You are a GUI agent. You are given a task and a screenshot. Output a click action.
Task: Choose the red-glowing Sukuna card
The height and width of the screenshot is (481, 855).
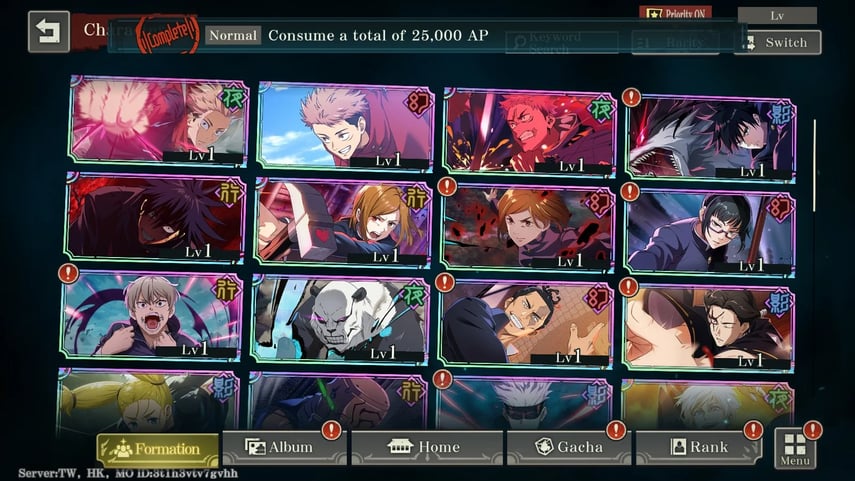click(529, 131)
